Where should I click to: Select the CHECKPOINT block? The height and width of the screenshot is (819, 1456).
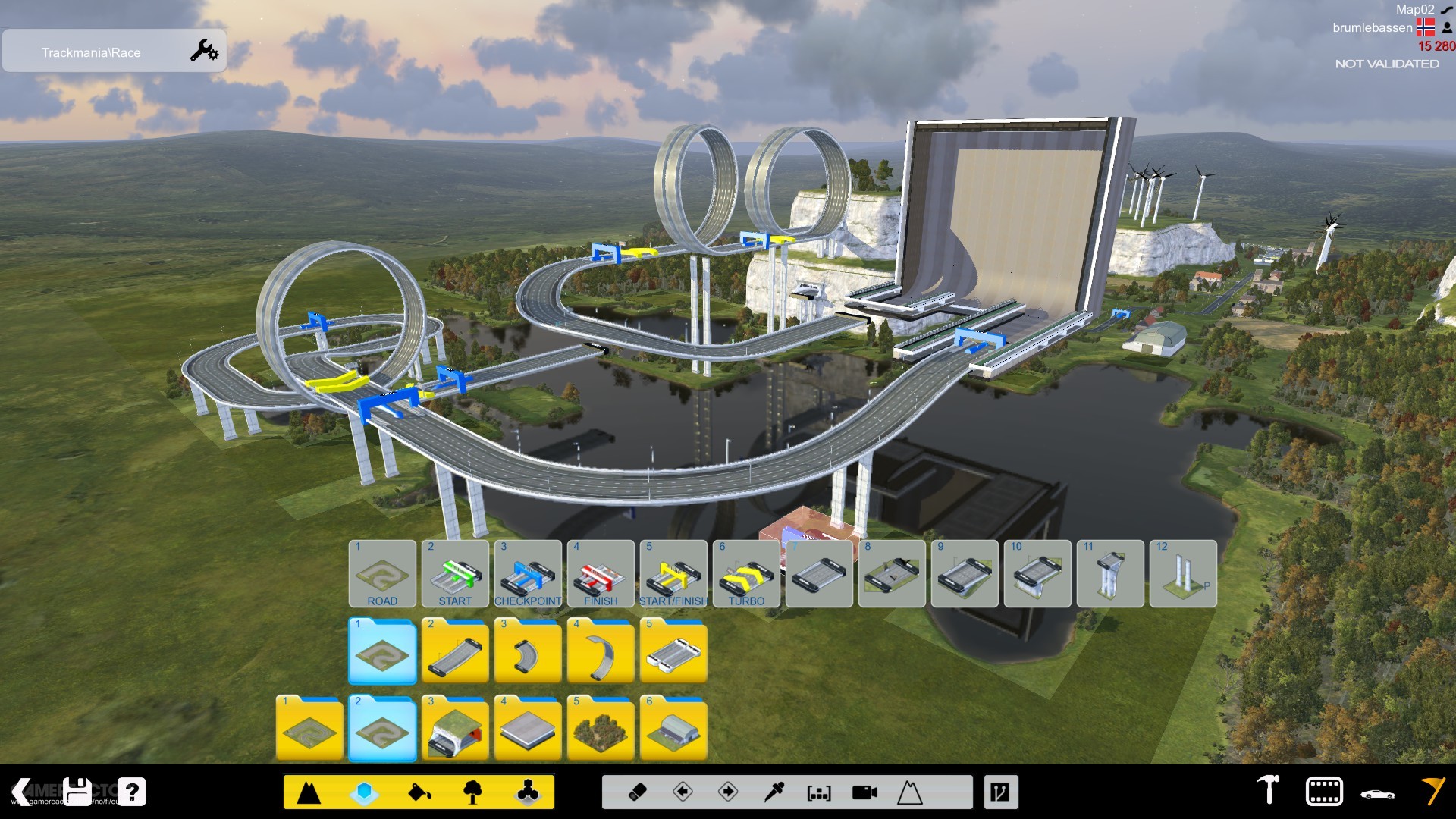point(526,574)
